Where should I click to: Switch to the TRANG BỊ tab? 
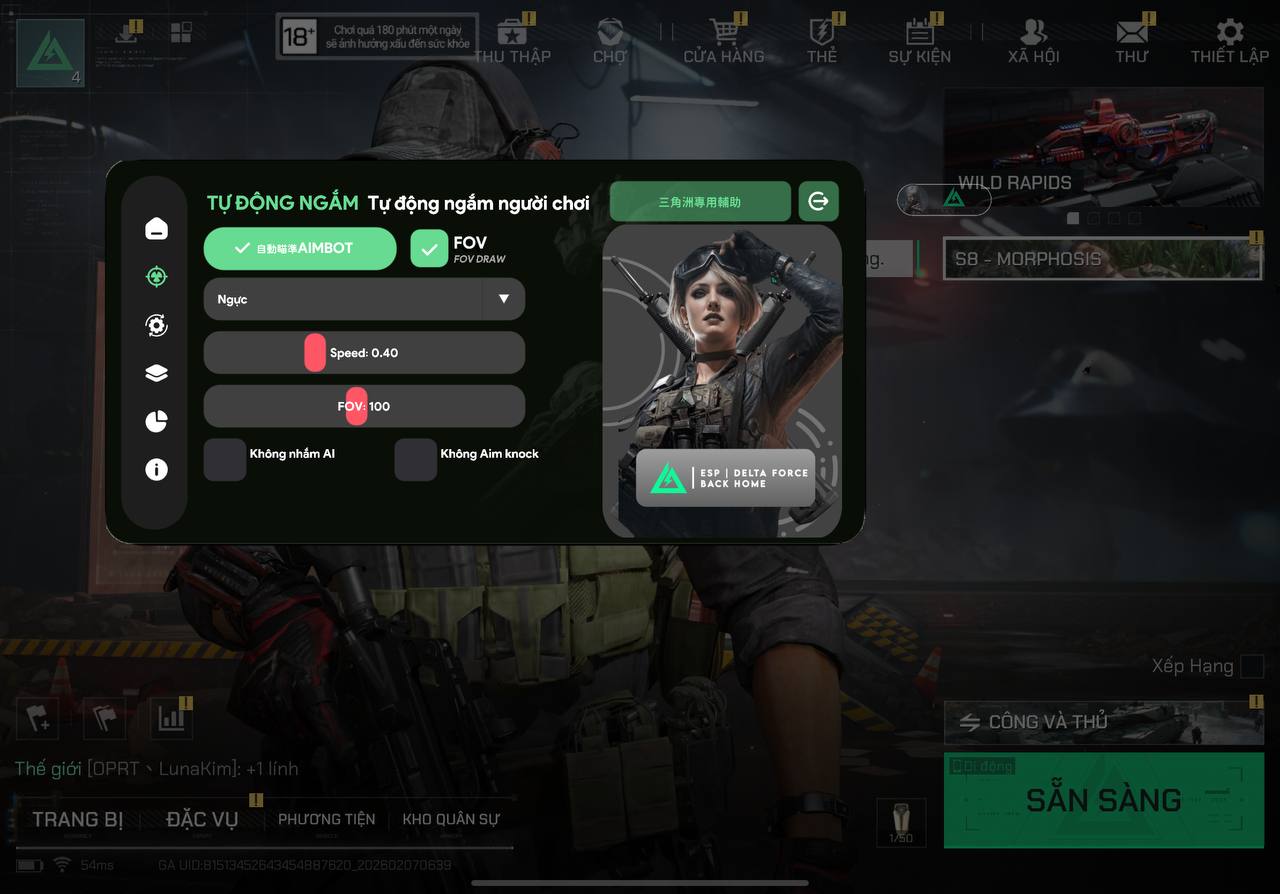[x=77, y=820]
